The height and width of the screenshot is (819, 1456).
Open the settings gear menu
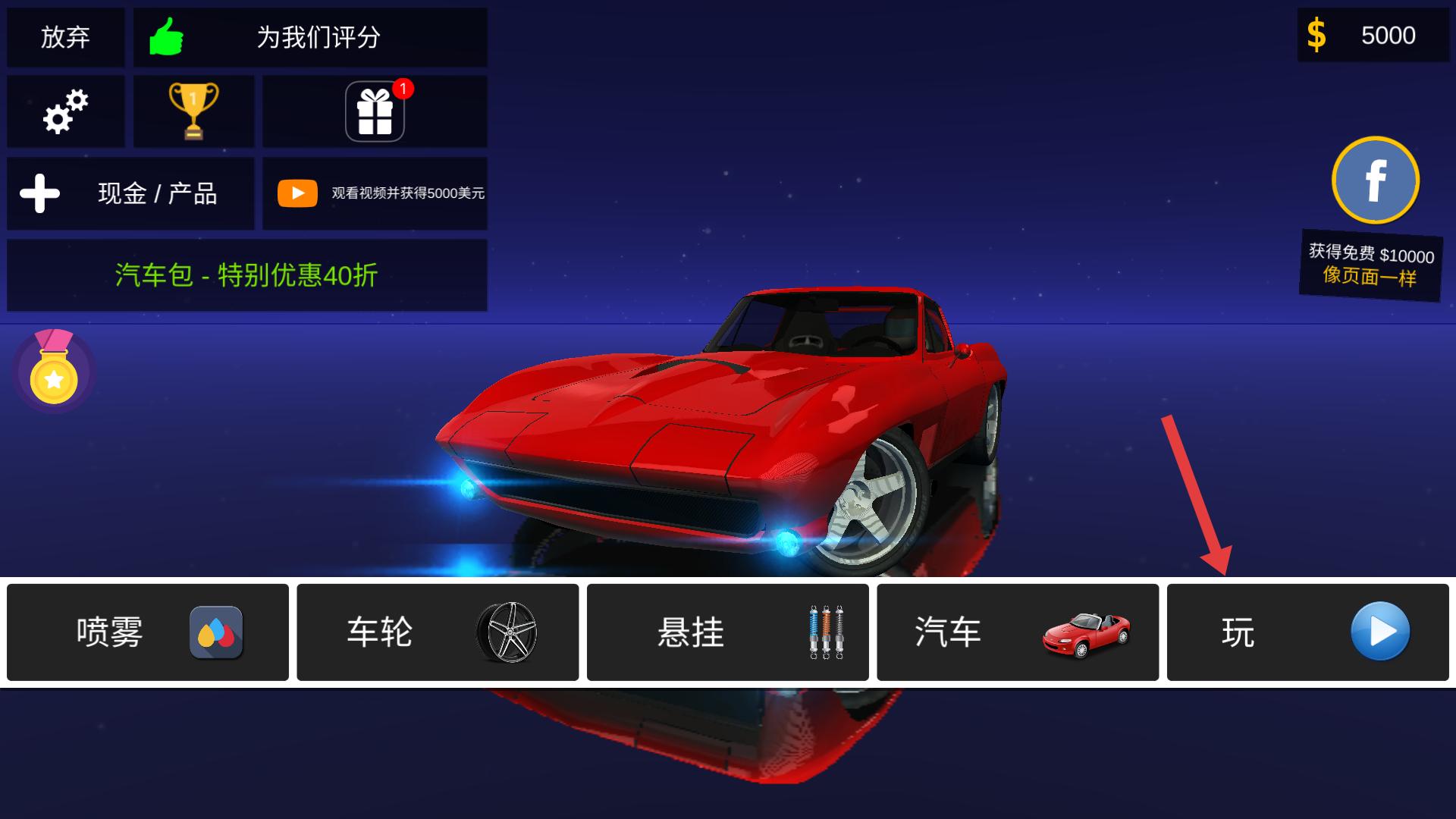point(65,111)
